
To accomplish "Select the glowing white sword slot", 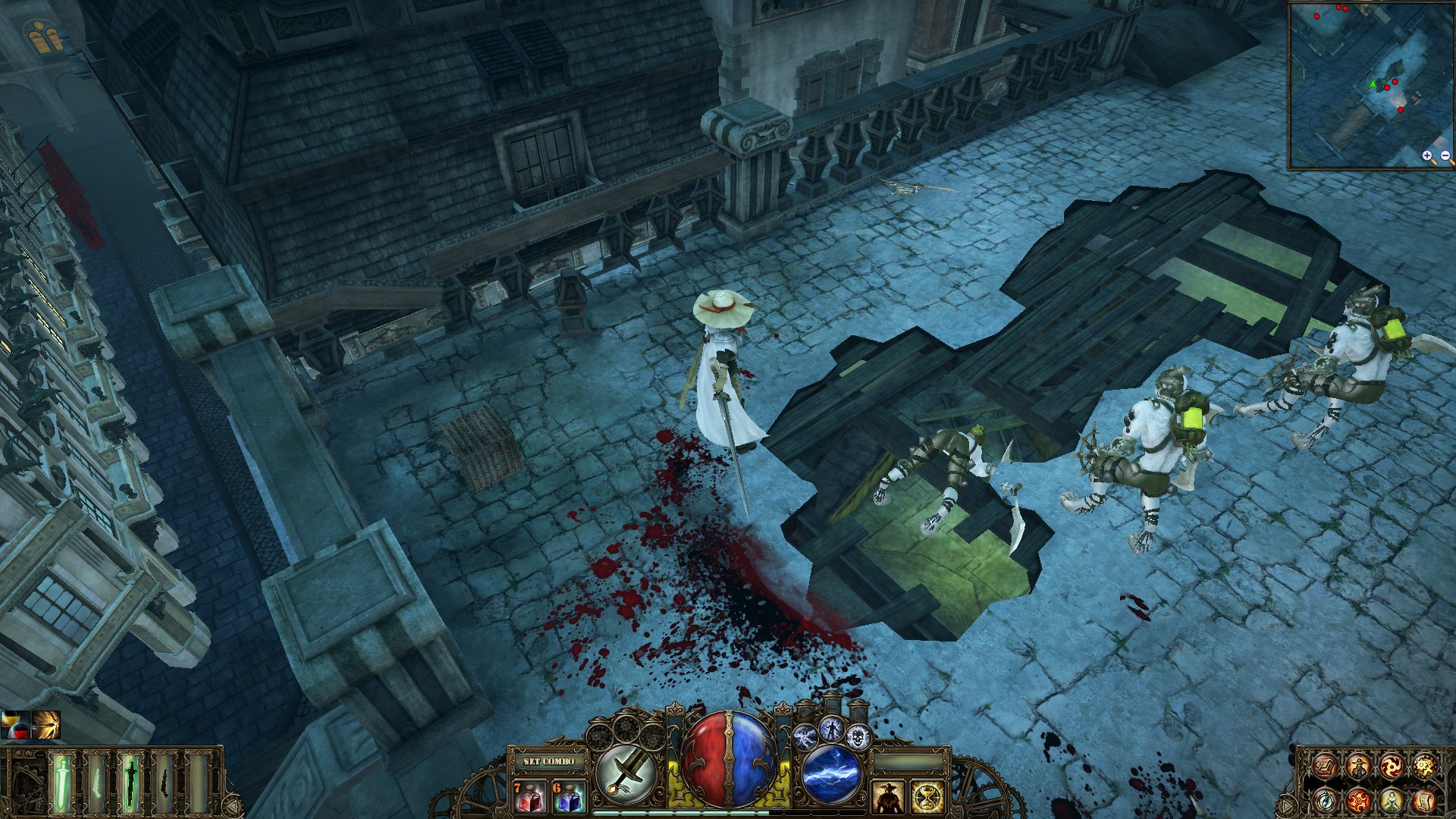I will [x=63, y=783].
